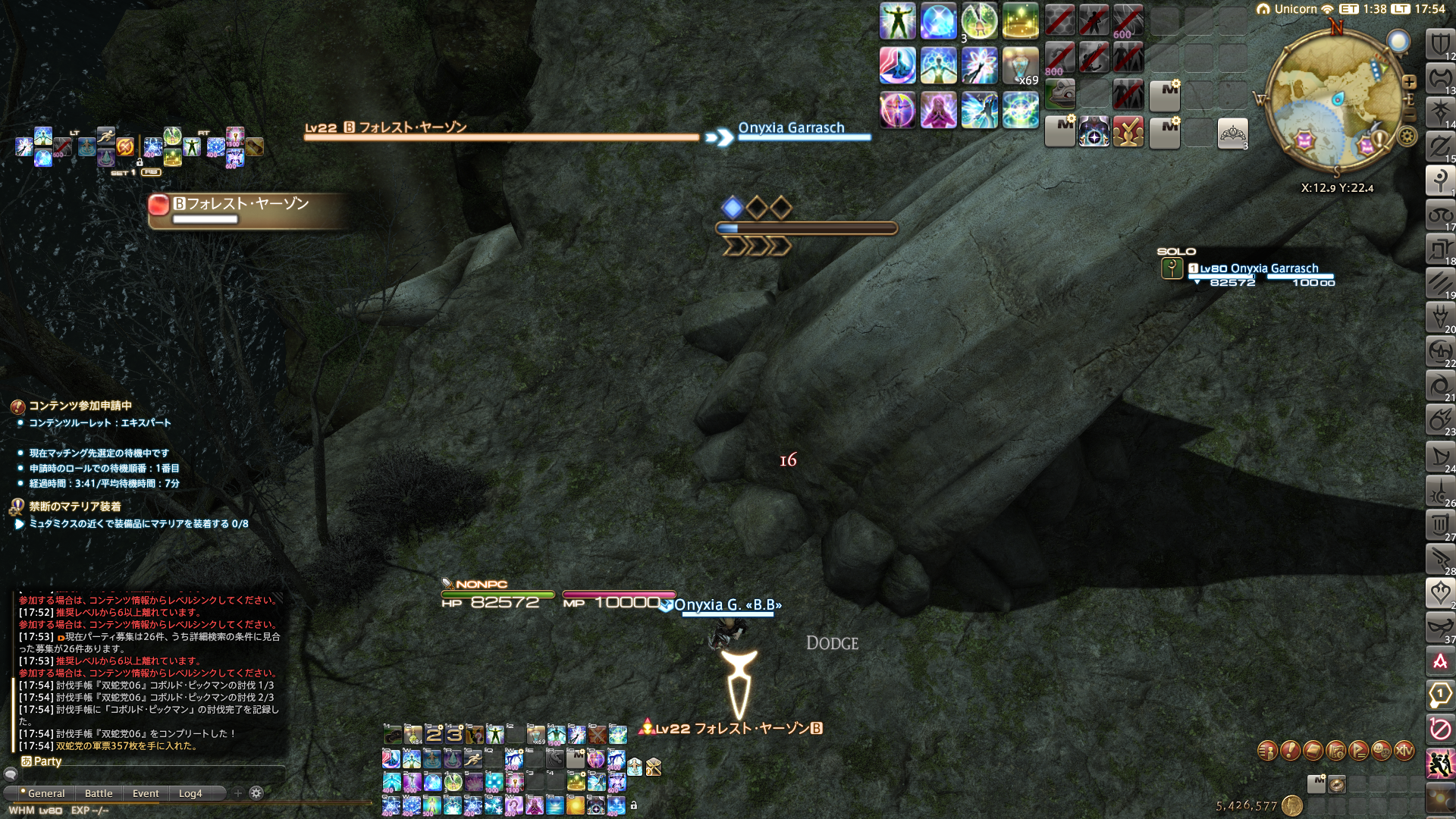The width and height of the screenshot is (1456, 819).
Task: Select the General chat tab
Action: pyautogui.click(x=46, y=793)
